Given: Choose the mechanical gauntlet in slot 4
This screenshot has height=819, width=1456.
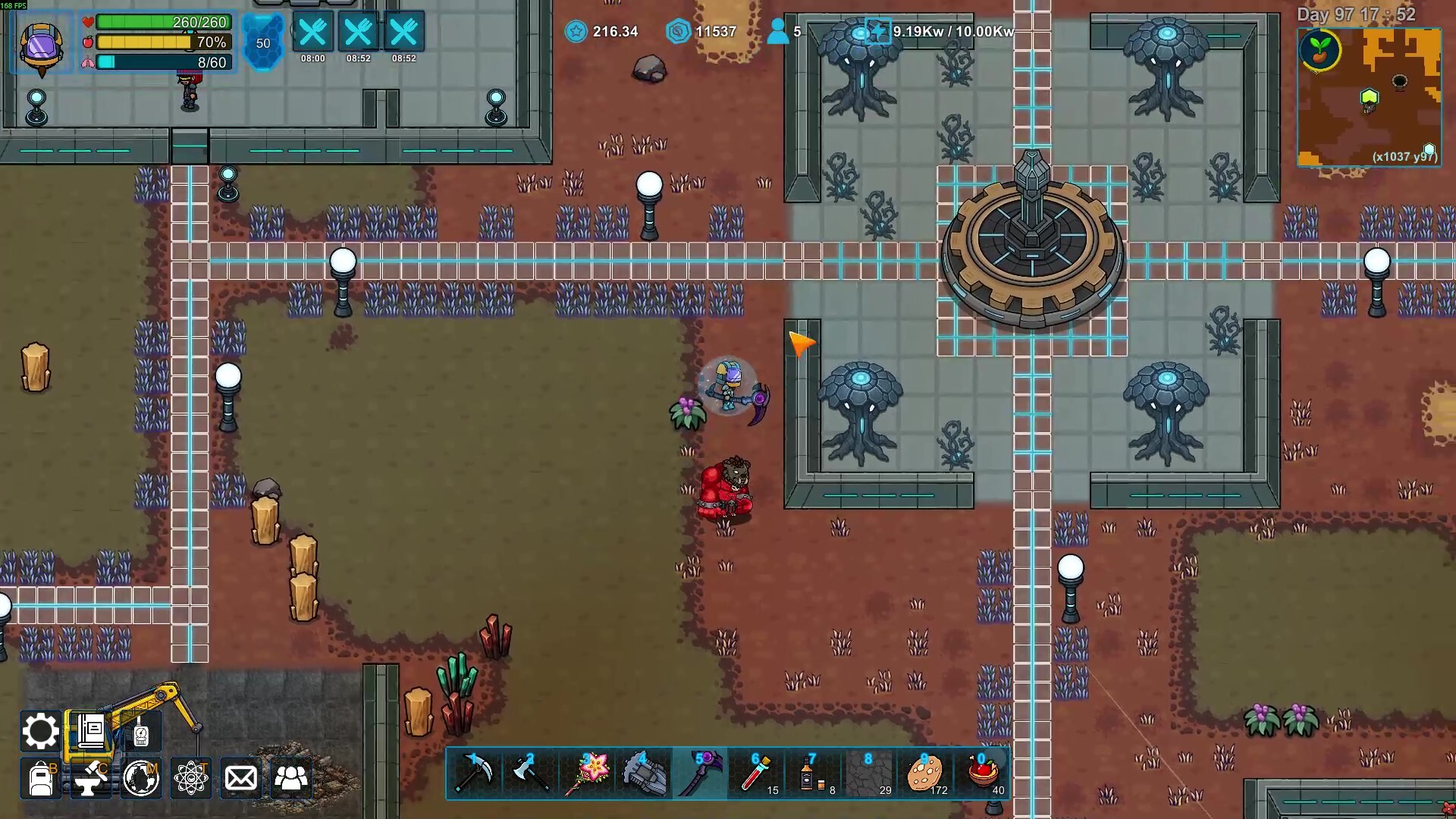Looking at the screenshot, I should pyautogui.click(x=644, y=773).
